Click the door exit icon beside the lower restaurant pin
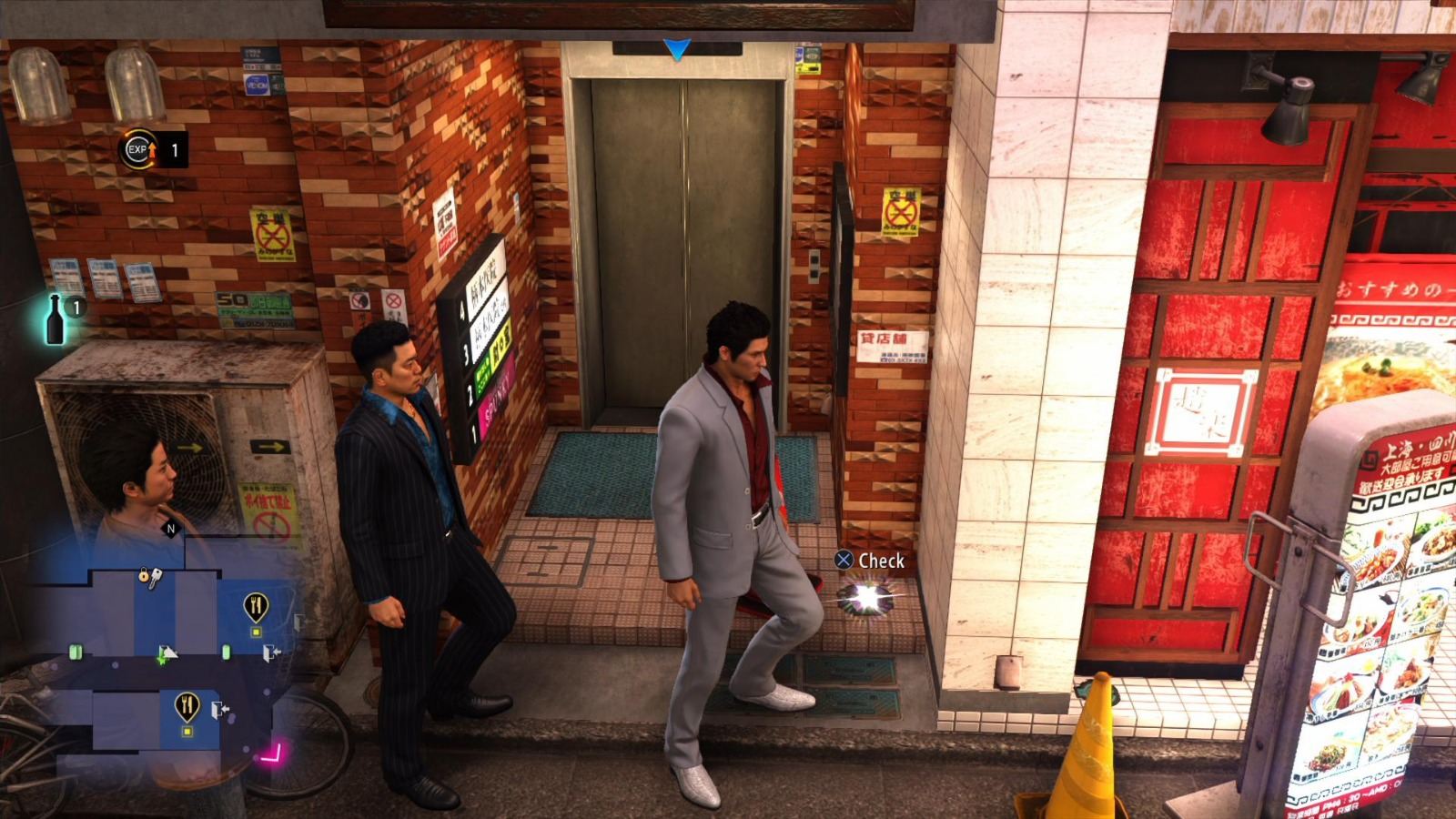 tap(217, 707)
